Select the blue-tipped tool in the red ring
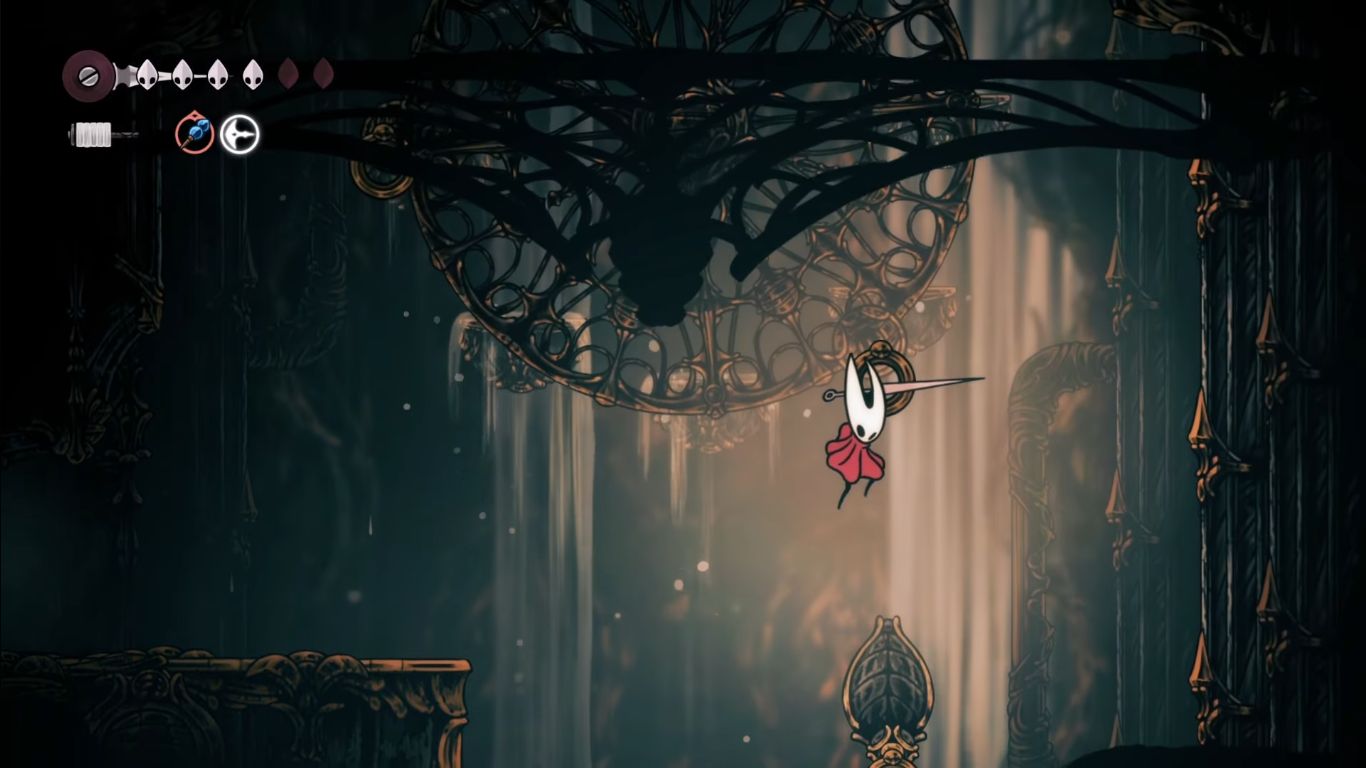This screenshot has height=768, width=1366. point(195,133)
